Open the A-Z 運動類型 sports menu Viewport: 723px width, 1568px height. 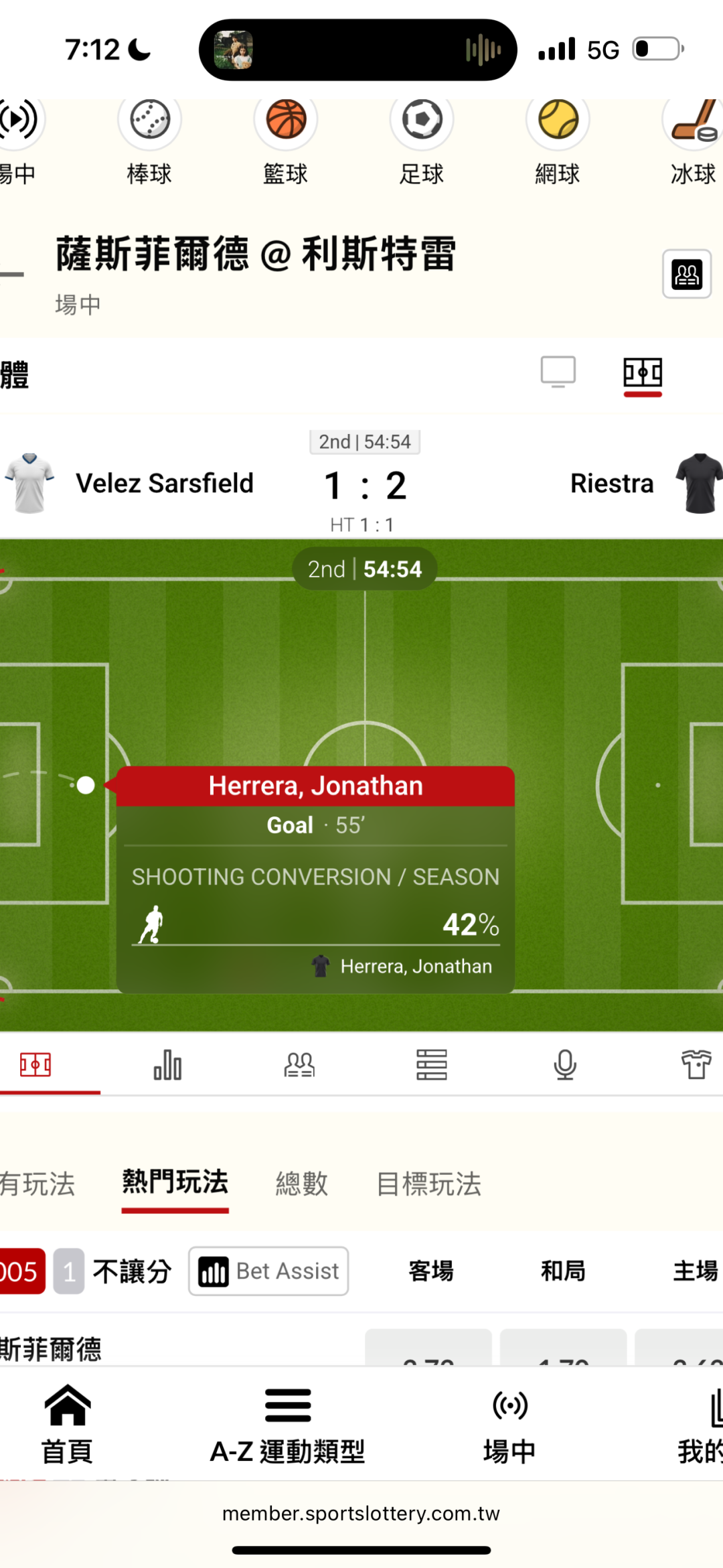[288, 1424]
